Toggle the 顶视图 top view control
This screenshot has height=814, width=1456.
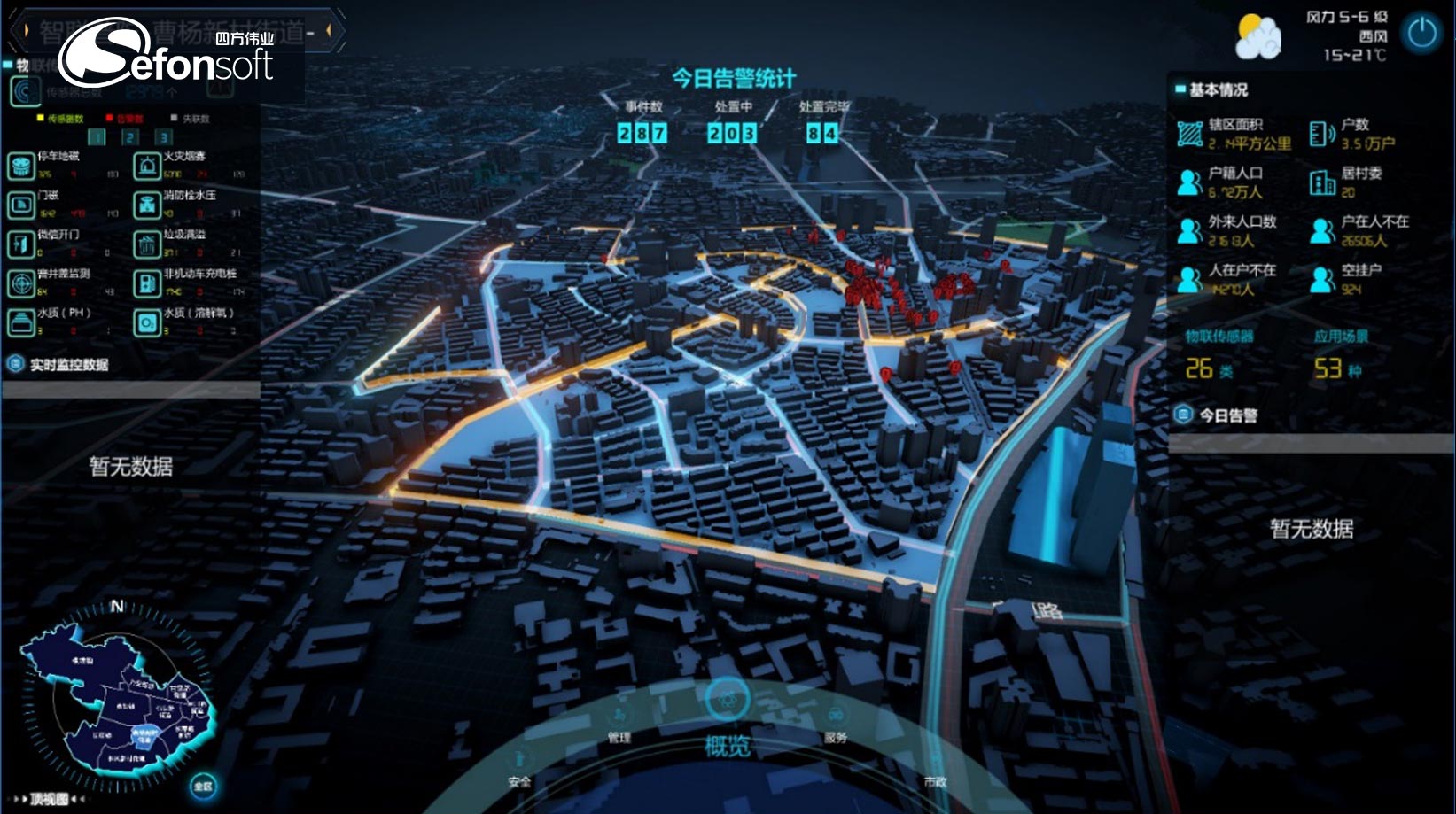[50, 799]
